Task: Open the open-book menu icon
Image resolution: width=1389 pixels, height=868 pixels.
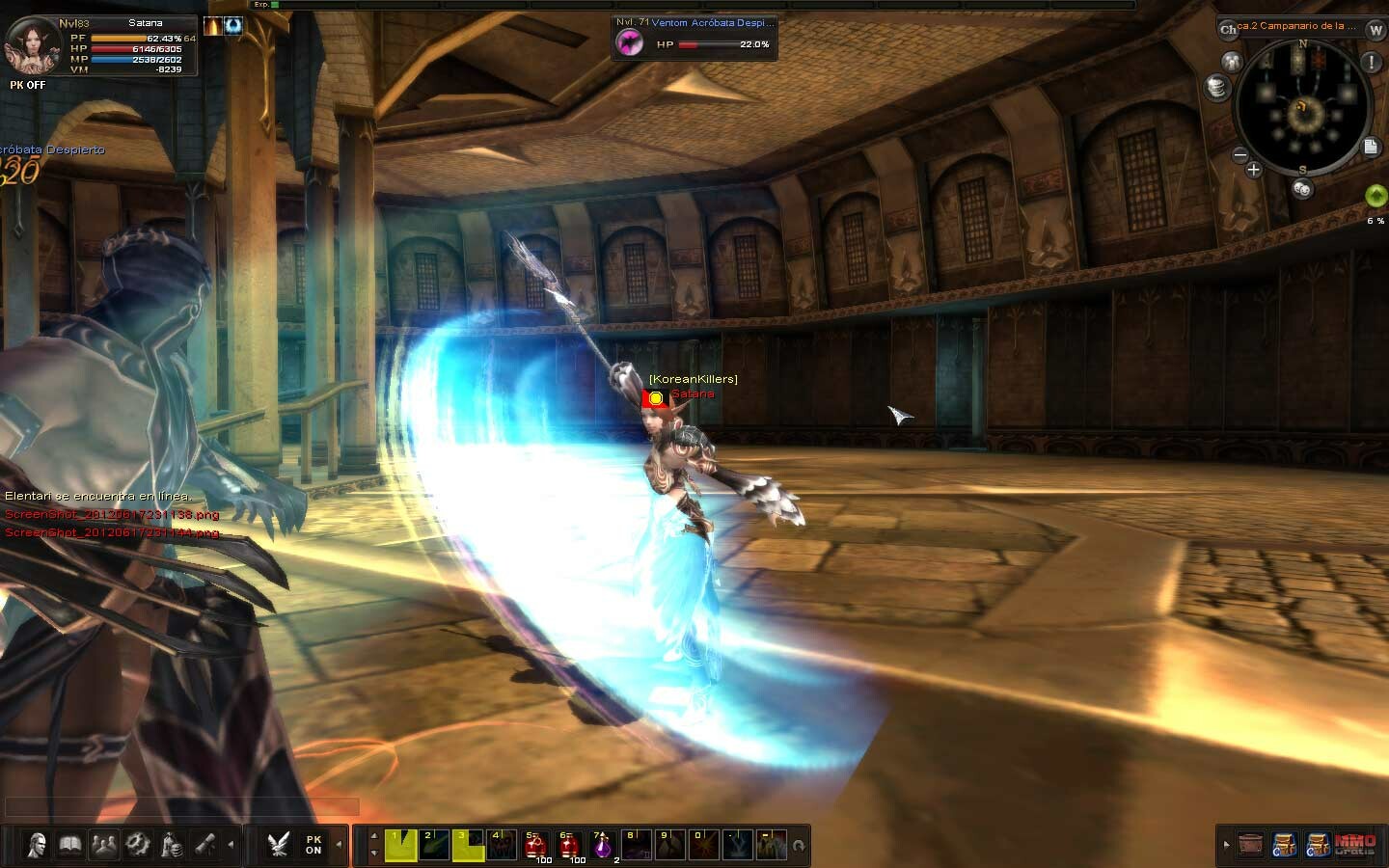Action: 70,846
